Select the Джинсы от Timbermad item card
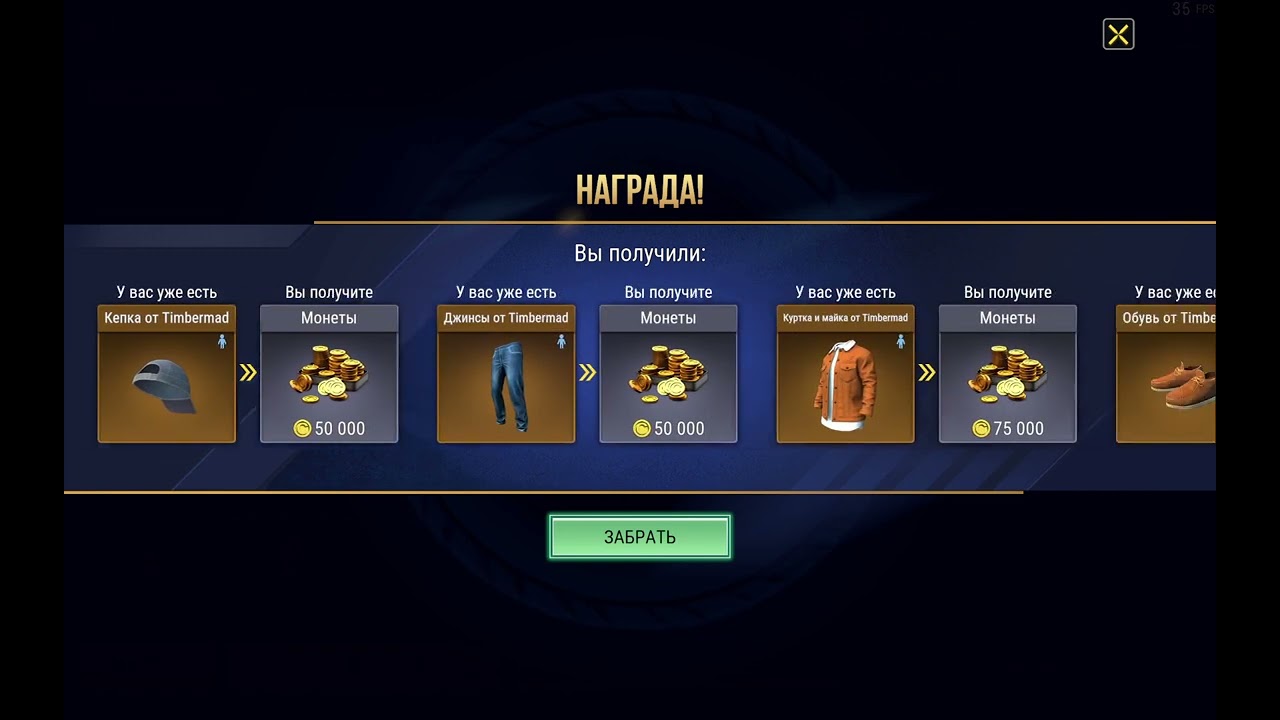Image resolution: width=1280 pixels, height=720 pixels. point(506,374)
